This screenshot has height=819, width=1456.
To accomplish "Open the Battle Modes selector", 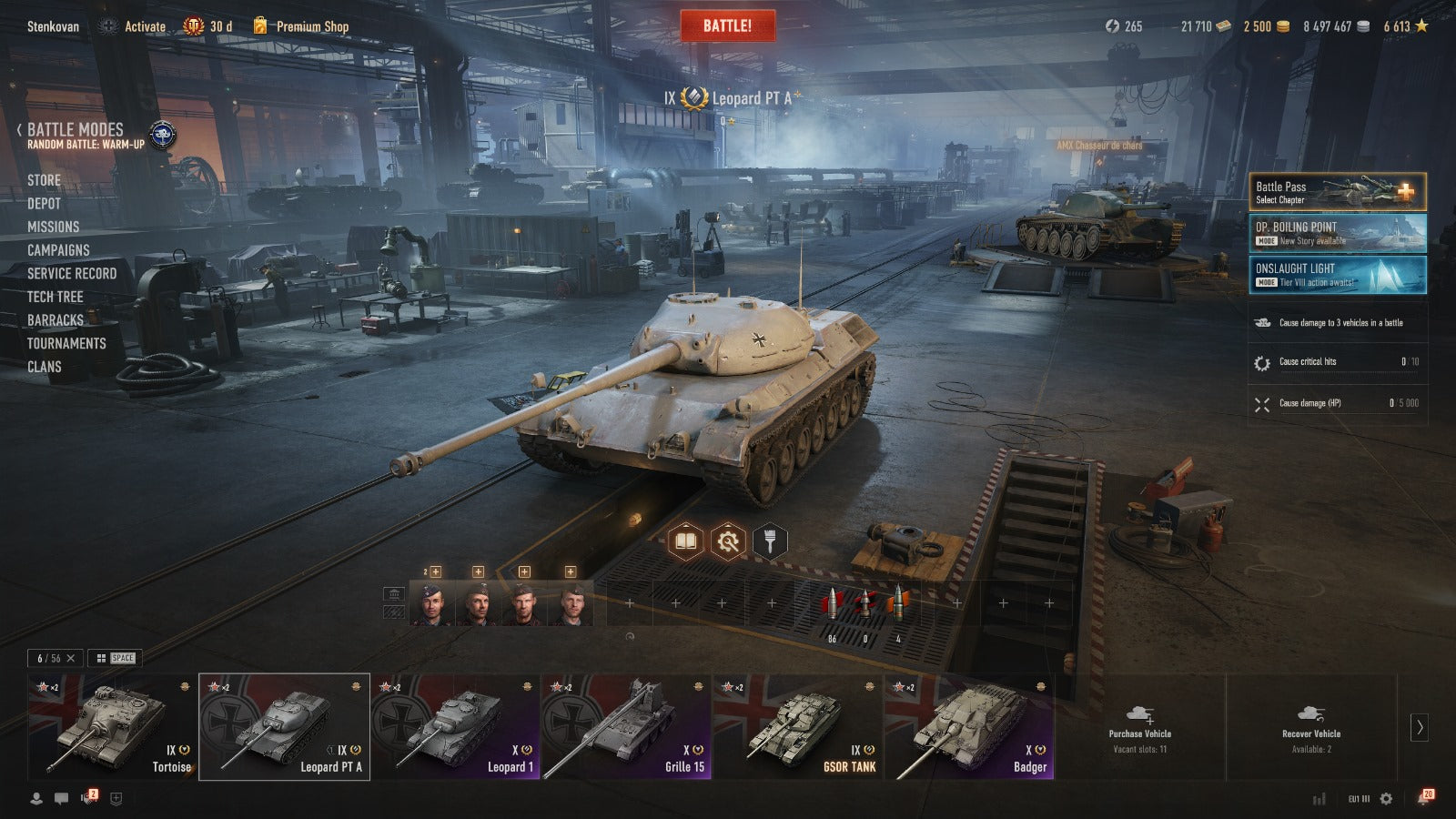I will 76,130.
